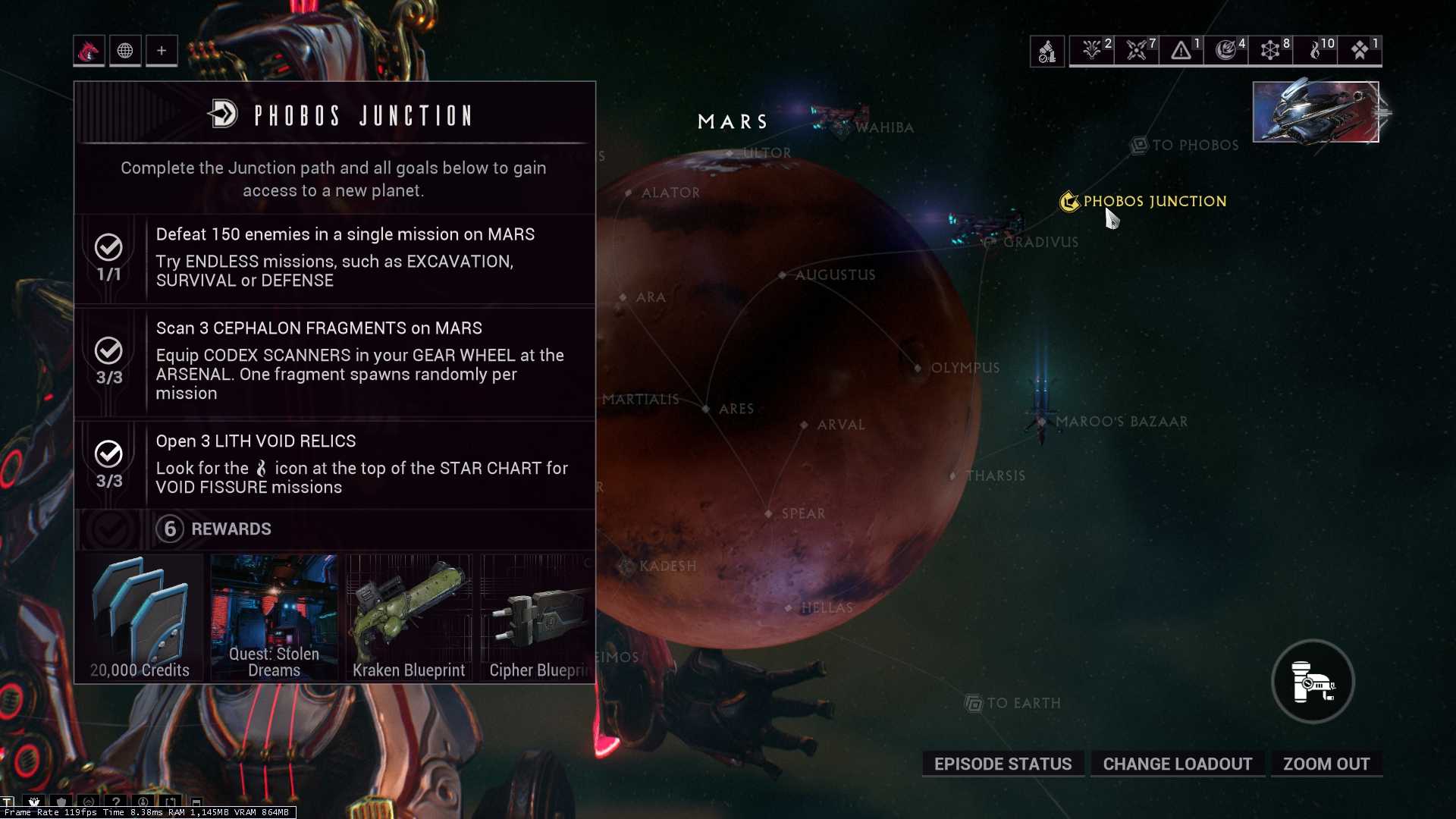
Task: Open the globe chat icon at top left
Action: coord(125,51)
